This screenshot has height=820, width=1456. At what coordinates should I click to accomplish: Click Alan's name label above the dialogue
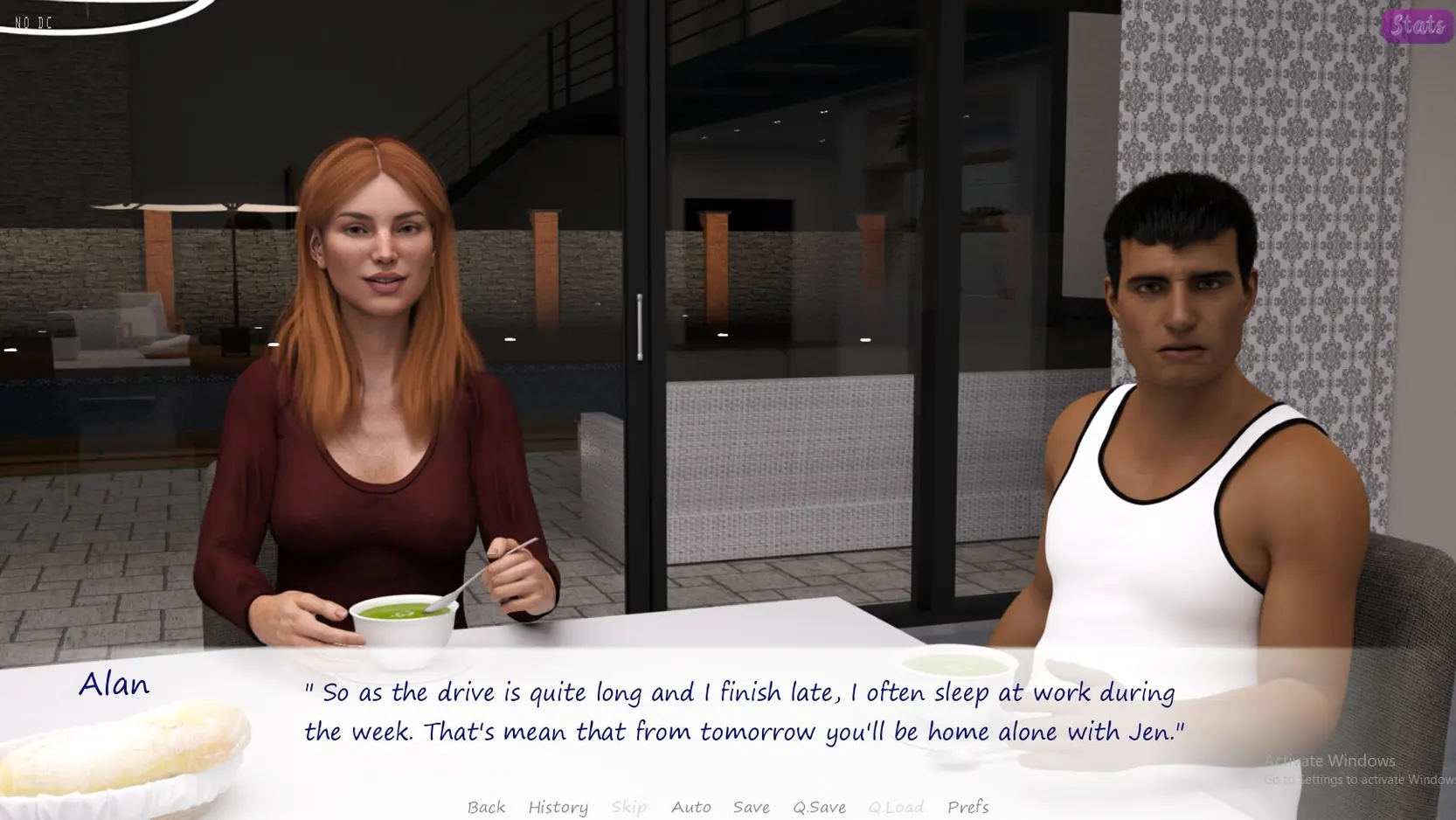coord(114,684)
